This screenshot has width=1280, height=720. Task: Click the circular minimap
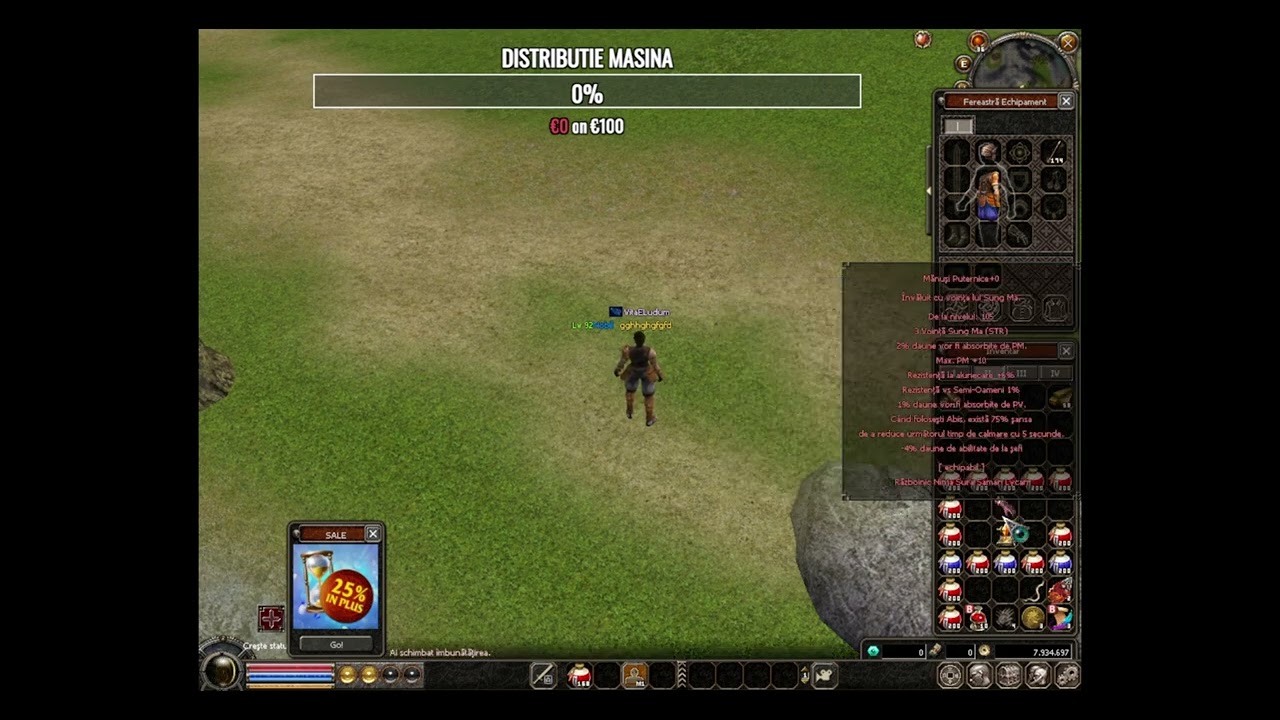(1022, 62)
